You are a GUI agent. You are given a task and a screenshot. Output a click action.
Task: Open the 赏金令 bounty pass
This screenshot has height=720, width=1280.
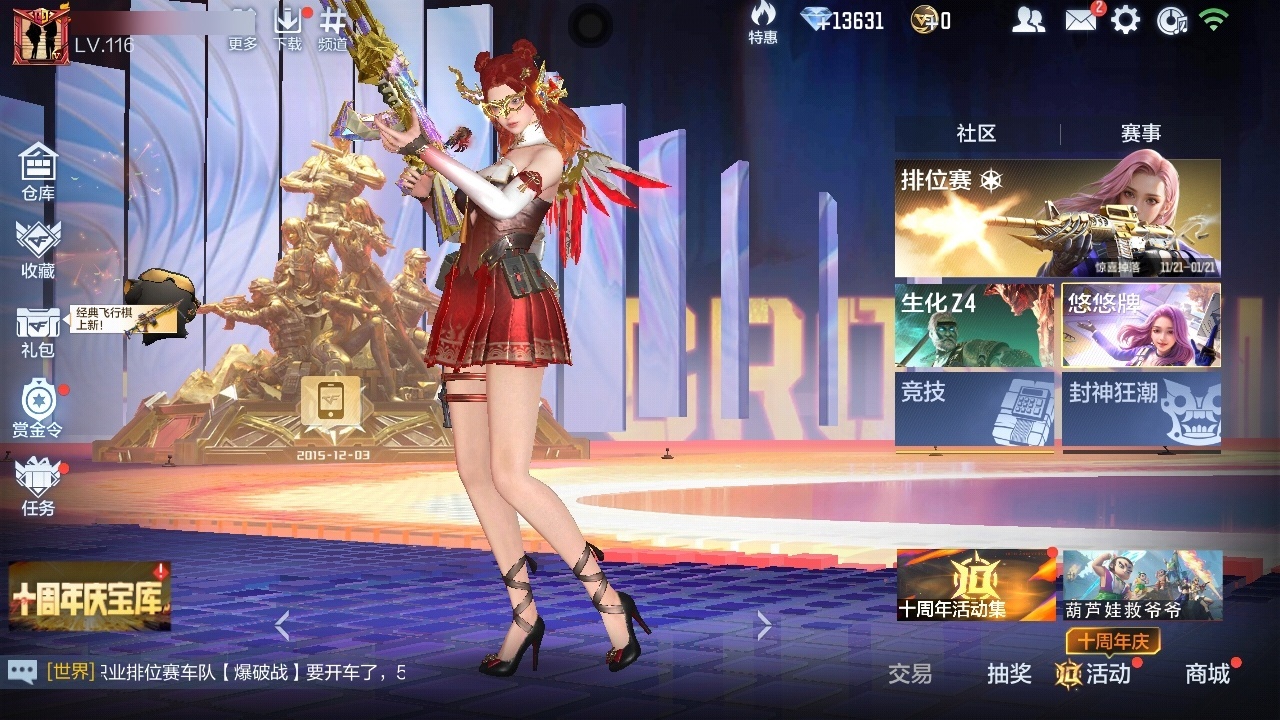(38, 408)
